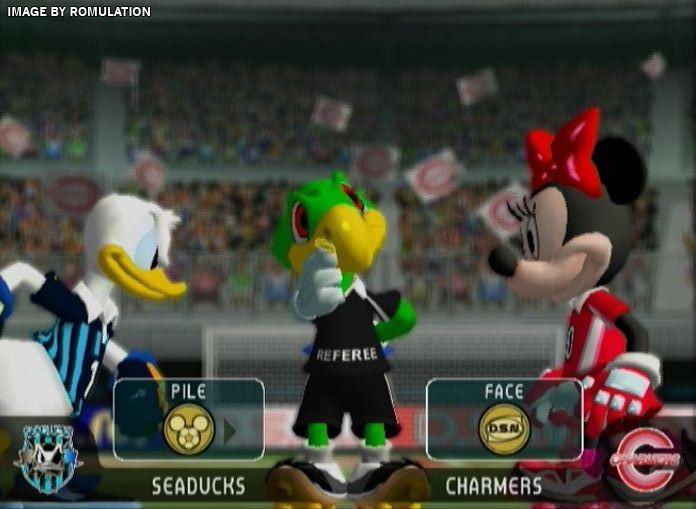Choose the FACE coin marked DSN

tap(503, 429)
